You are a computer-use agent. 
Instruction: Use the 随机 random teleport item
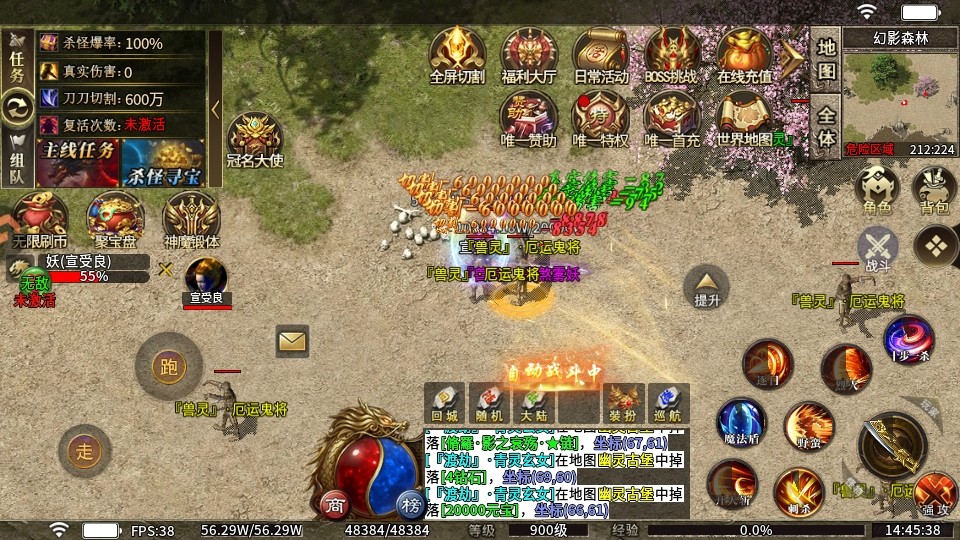click(x=489, y=402)
